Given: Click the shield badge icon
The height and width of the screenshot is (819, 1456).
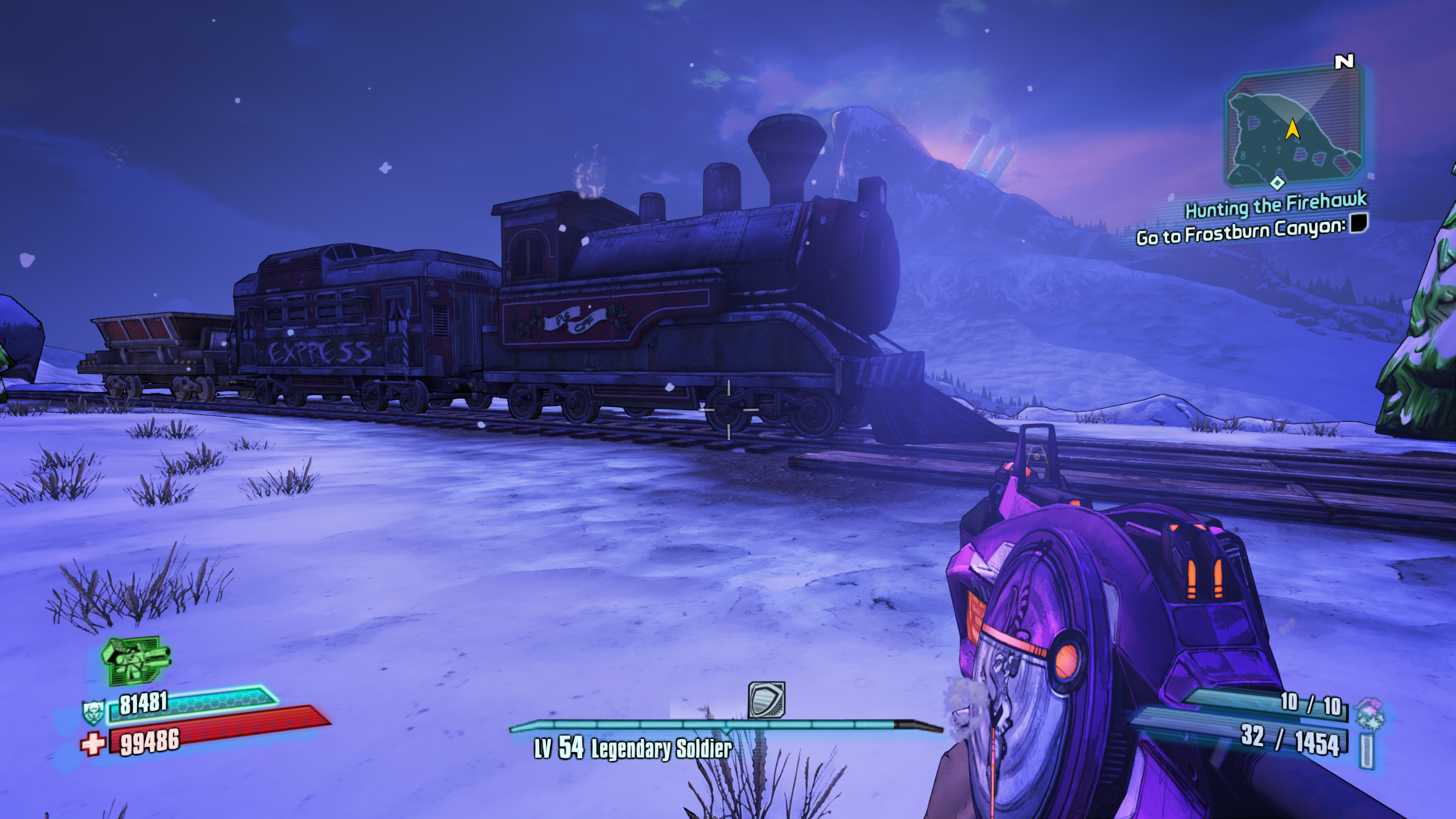Looking at the screenshot, I should tap(93, 712).
